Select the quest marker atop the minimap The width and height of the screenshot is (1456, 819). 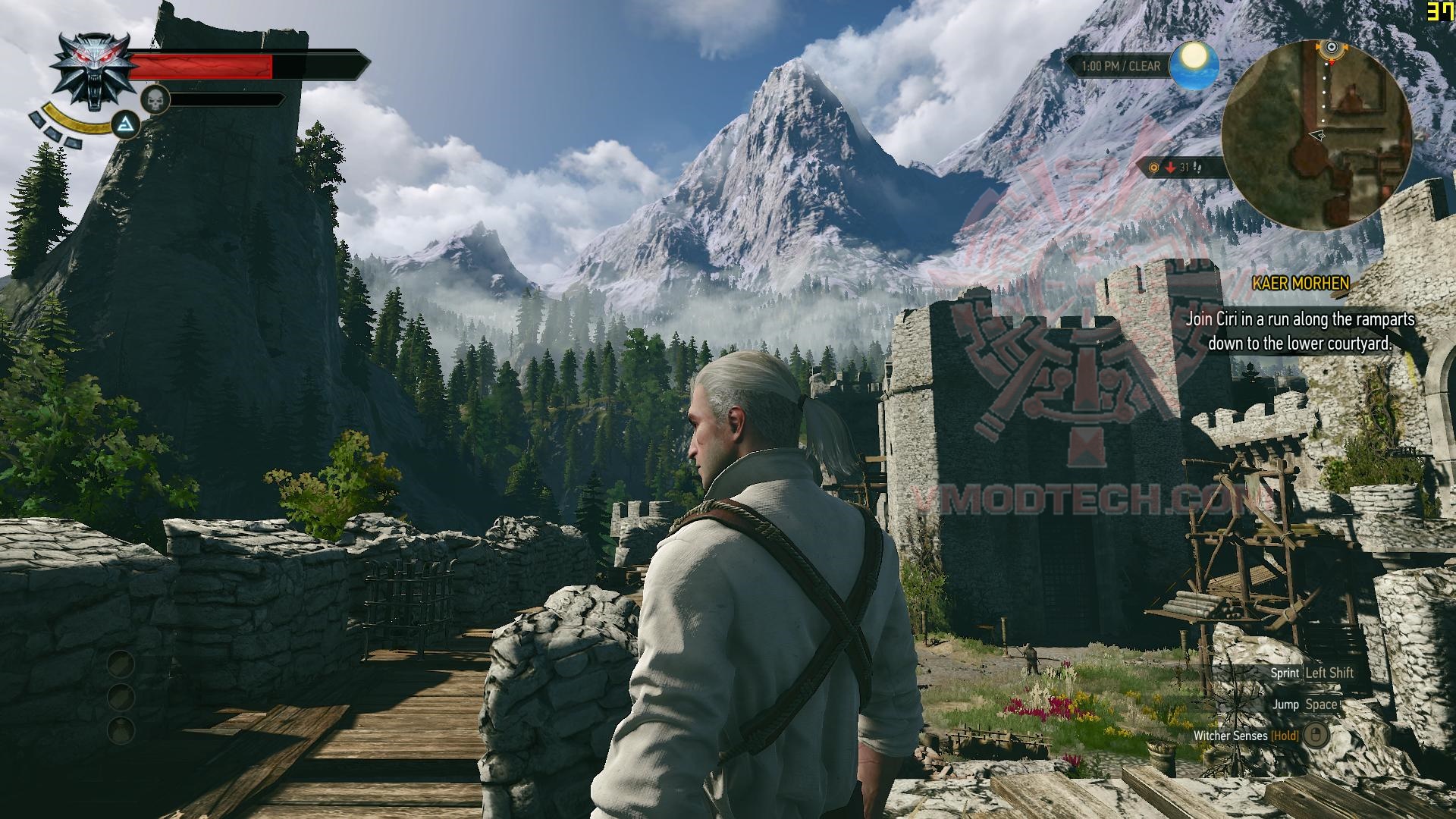[x=1332, y=48]
